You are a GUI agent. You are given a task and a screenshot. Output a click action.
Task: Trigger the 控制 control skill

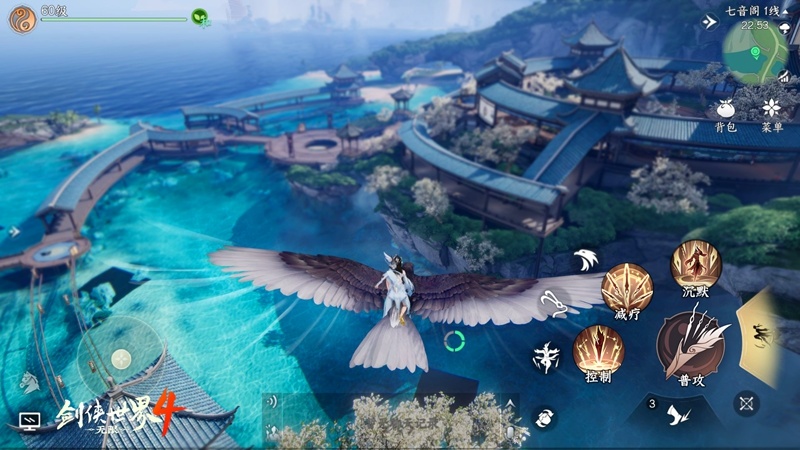(x=598, y=350)
